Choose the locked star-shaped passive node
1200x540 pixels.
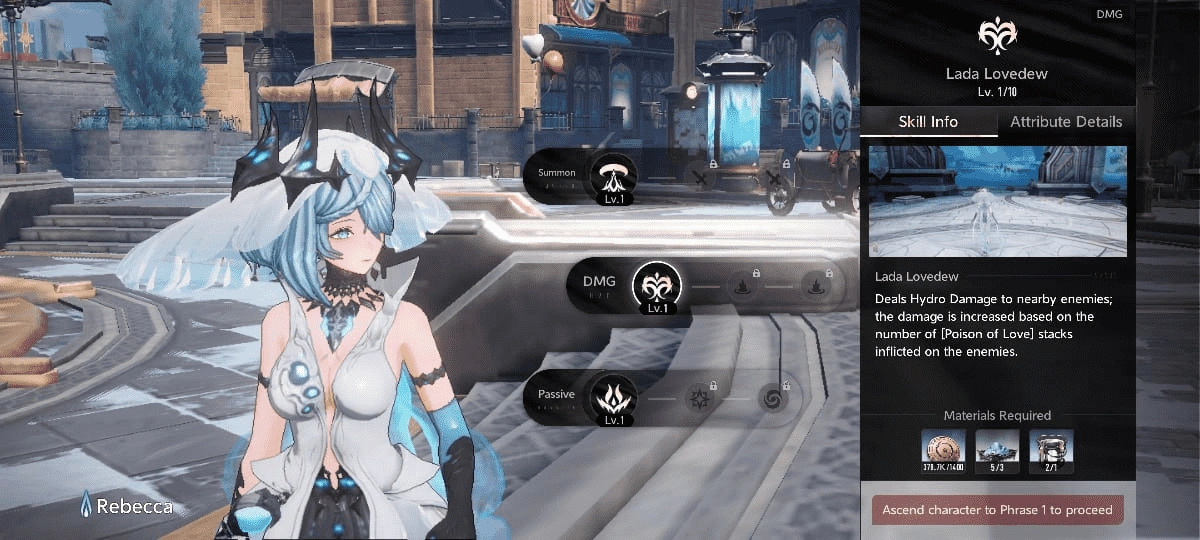point(699,399)
